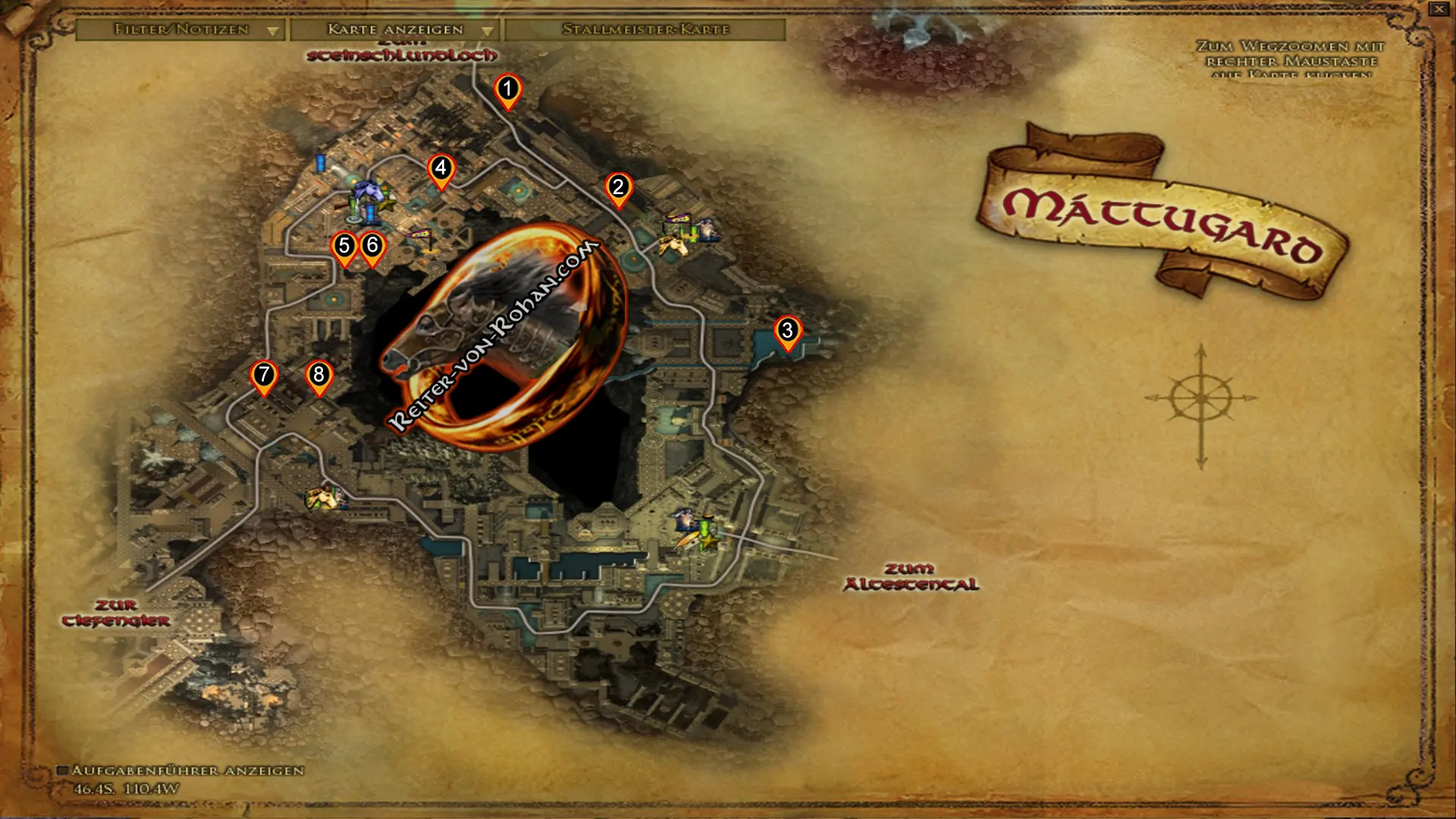Select the ox vendor icon right of the golden horse
Viewport: 1456px width, 819px height.
708,230
